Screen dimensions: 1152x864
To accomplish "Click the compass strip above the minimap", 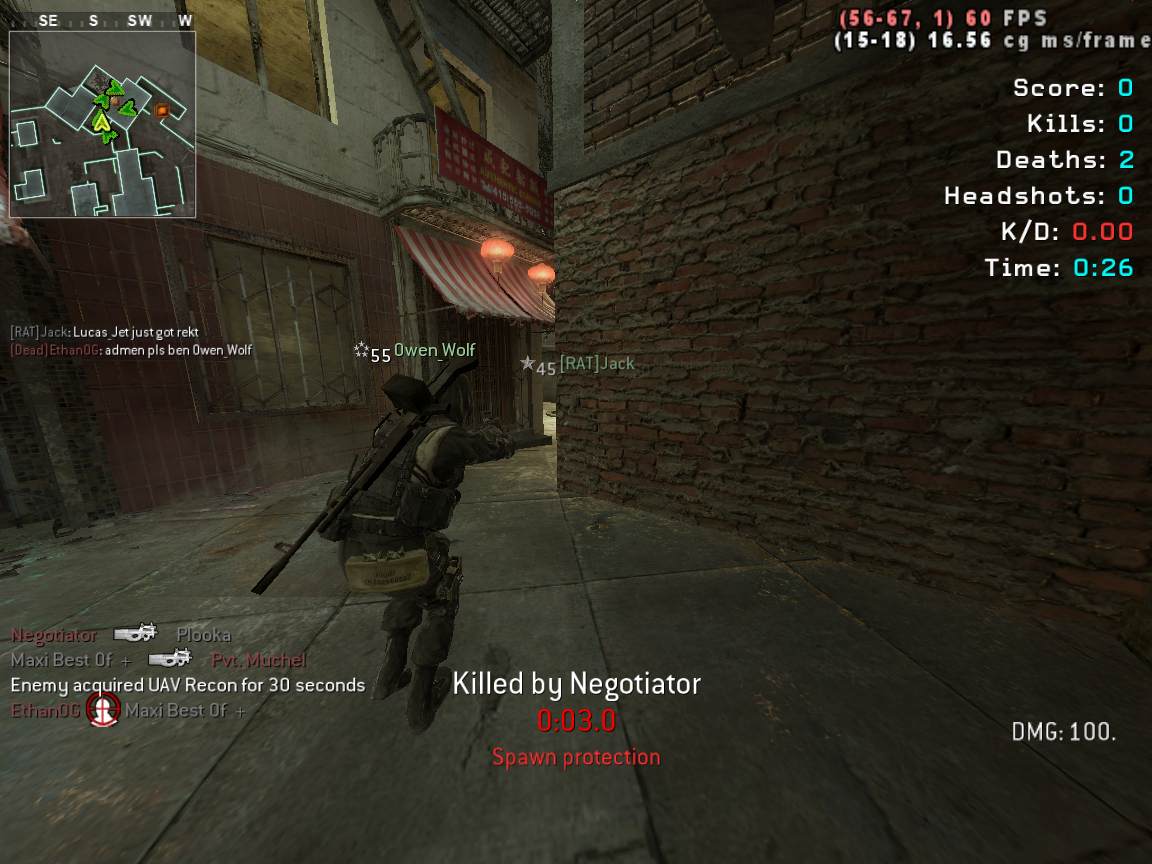I will (x=102, y=21).
